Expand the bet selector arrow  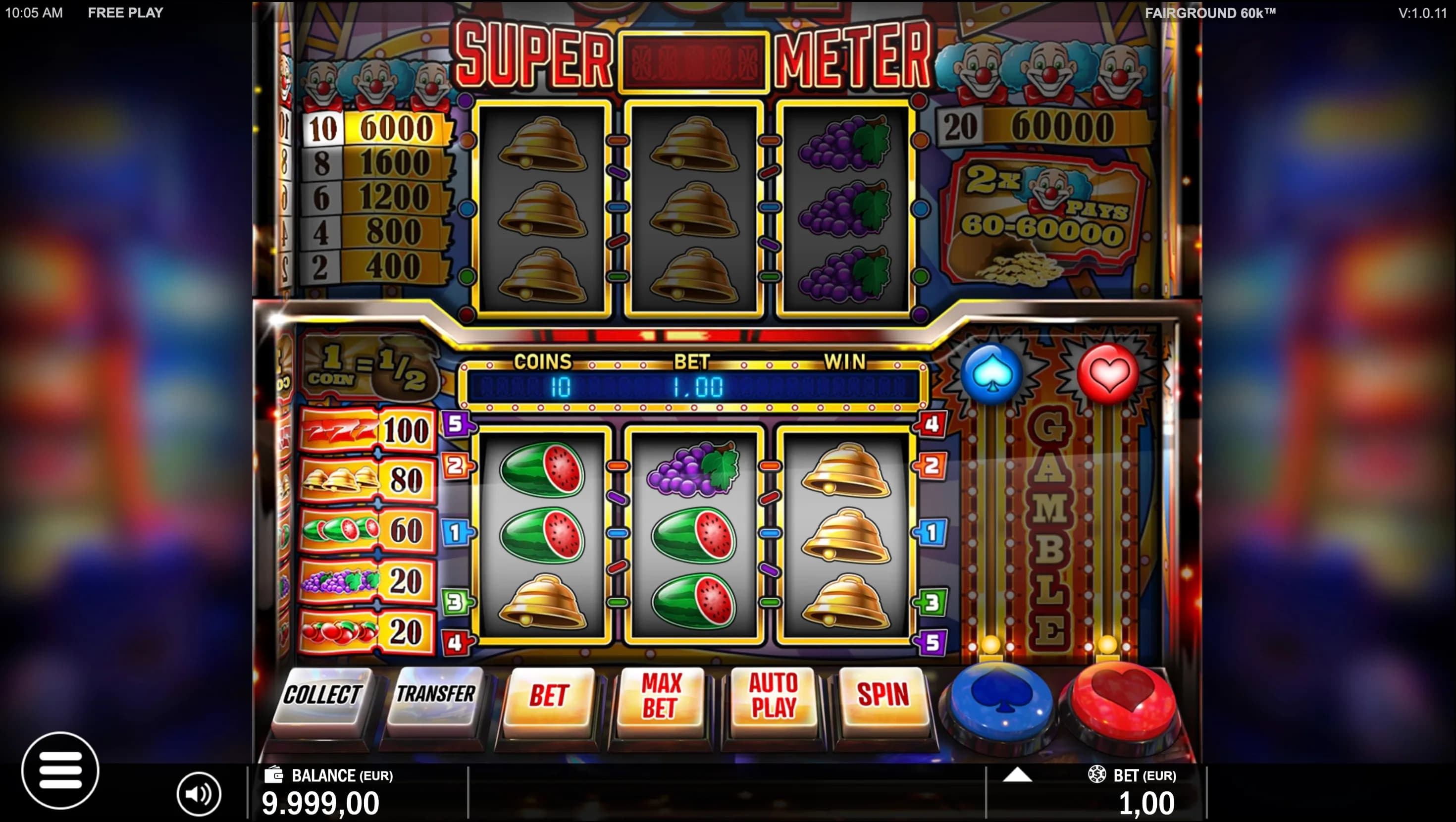(x=1017, y=774)
